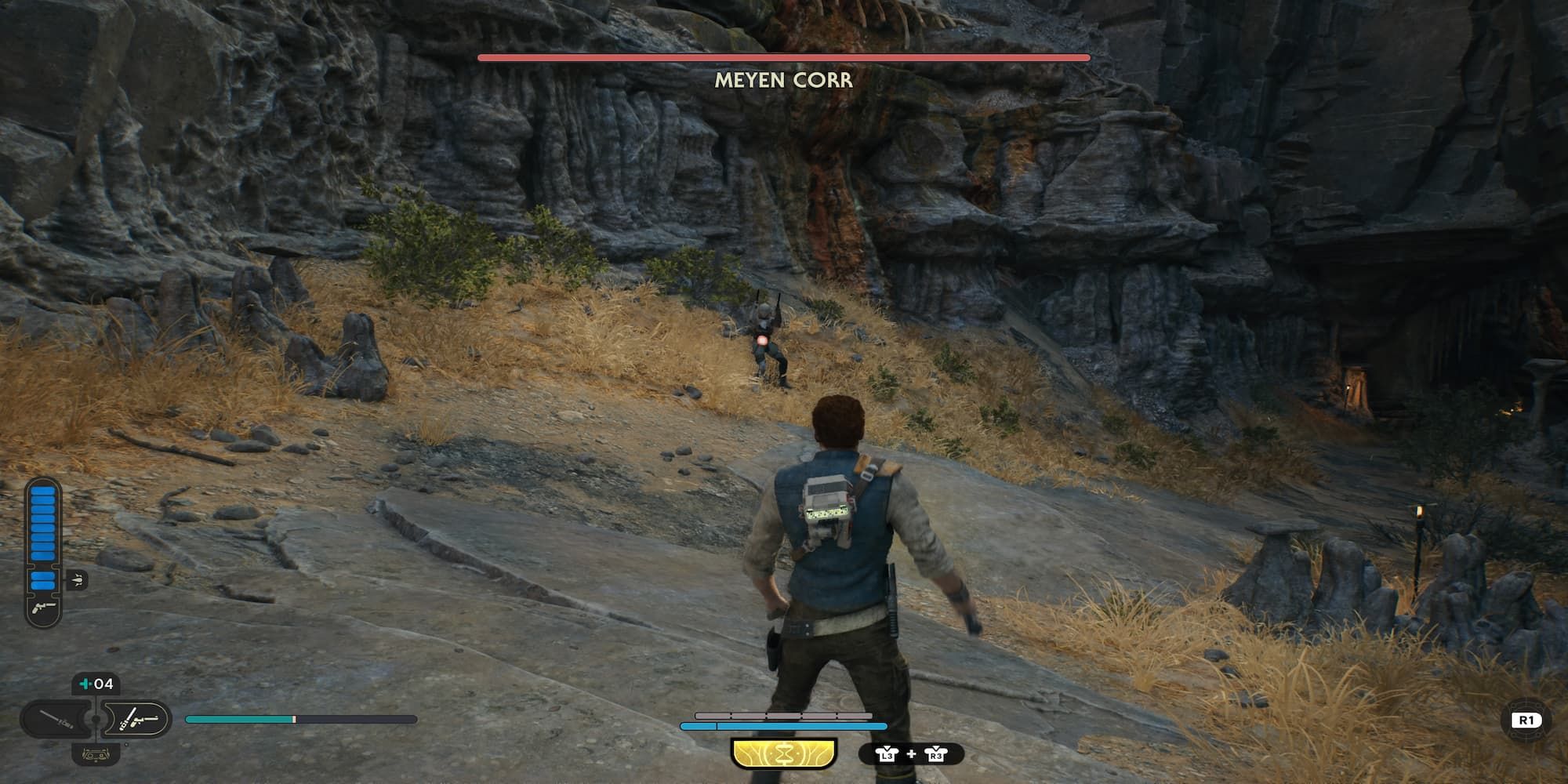Expand the segmented XP meter
The image size is (1568, 784).
tap(784, 716)
